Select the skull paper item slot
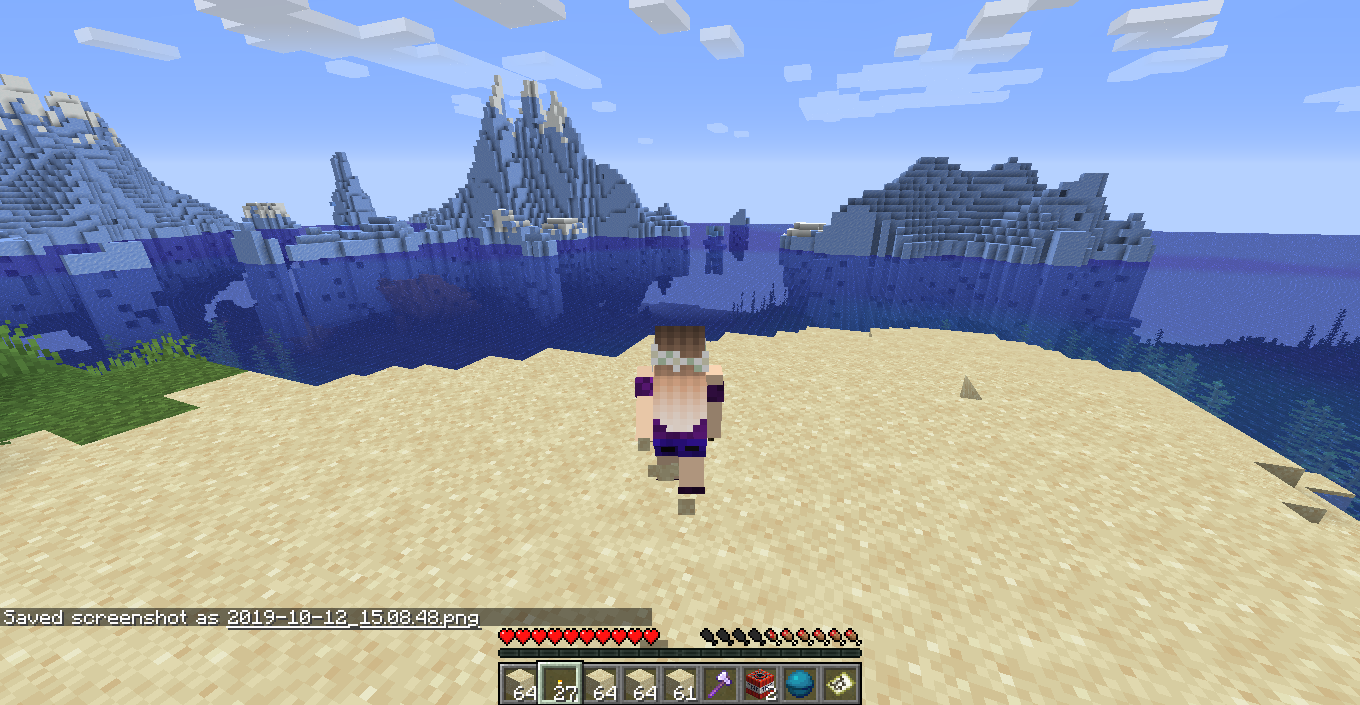 [840, 683]
